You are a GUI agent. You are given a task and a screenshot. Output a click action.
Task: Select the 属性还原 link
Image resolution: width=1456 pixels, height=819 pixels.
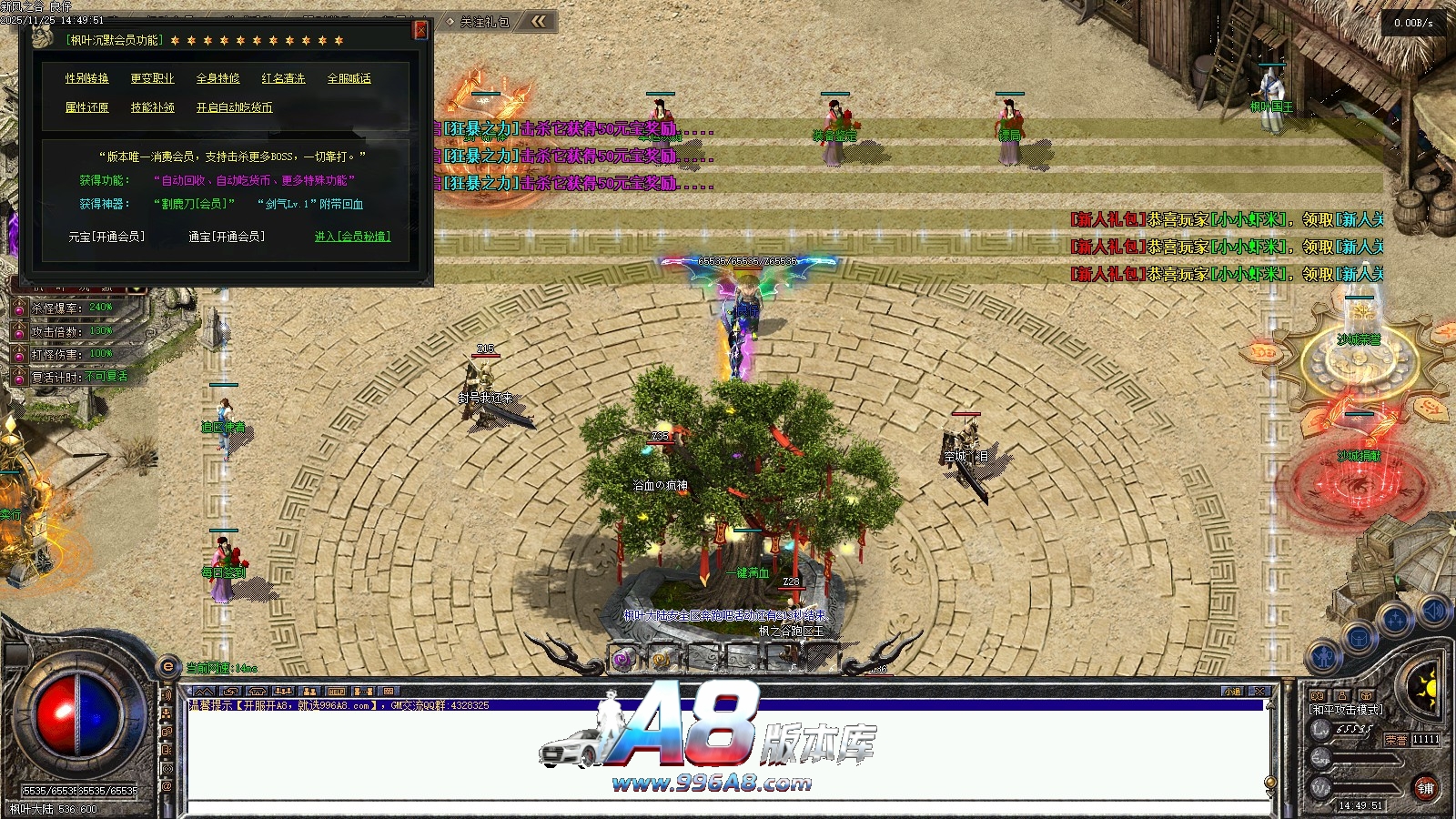86,107
